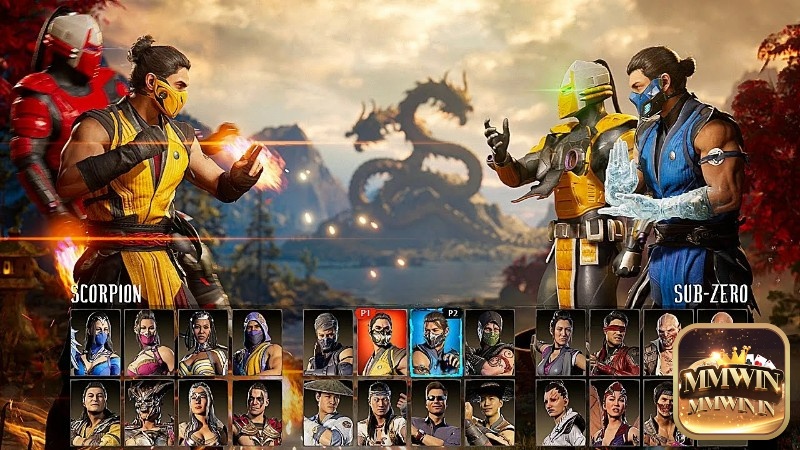Click Sub-Zero's P2 highlighted portrait

435,342
